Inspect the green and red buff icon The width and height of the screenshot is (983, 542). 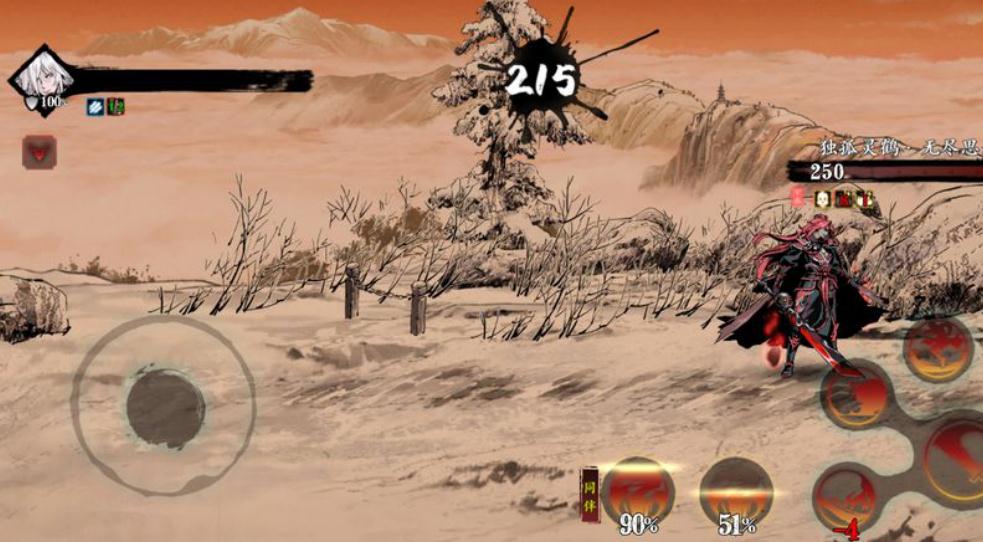116,106
